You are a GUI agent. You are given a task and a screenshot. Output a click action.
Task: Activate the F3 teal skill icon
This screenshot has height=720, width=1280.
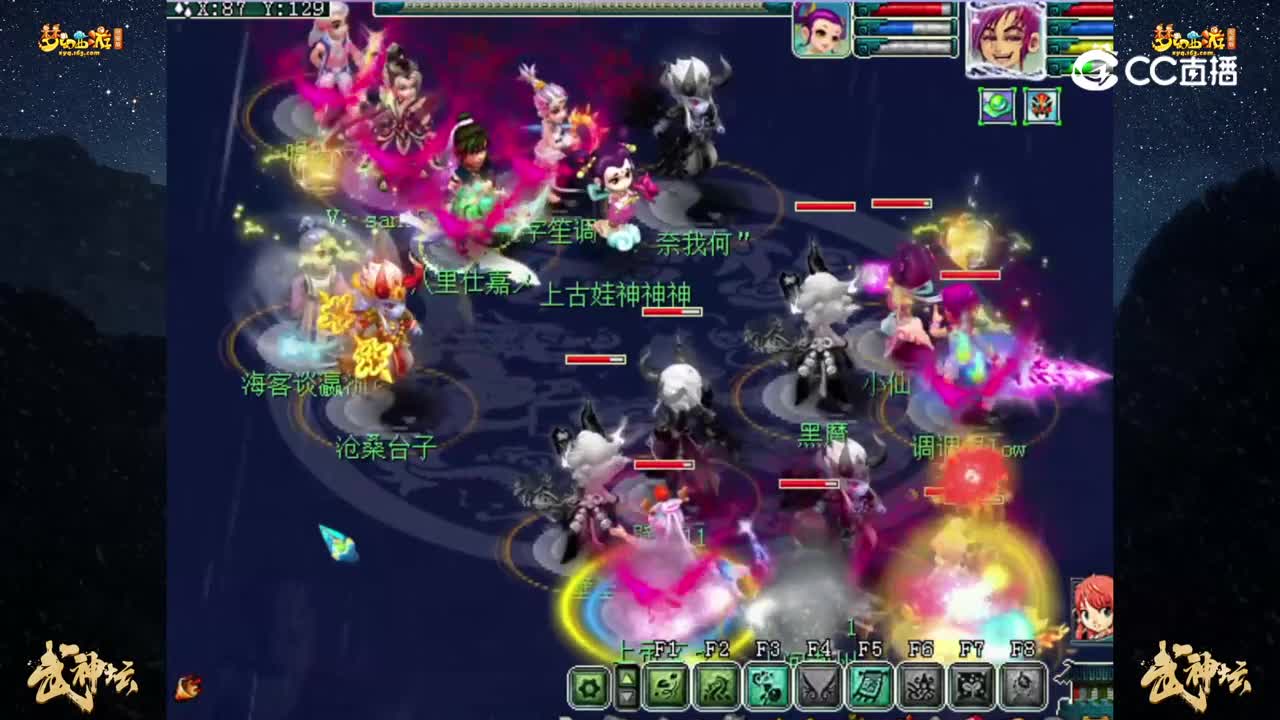[768, 686]
